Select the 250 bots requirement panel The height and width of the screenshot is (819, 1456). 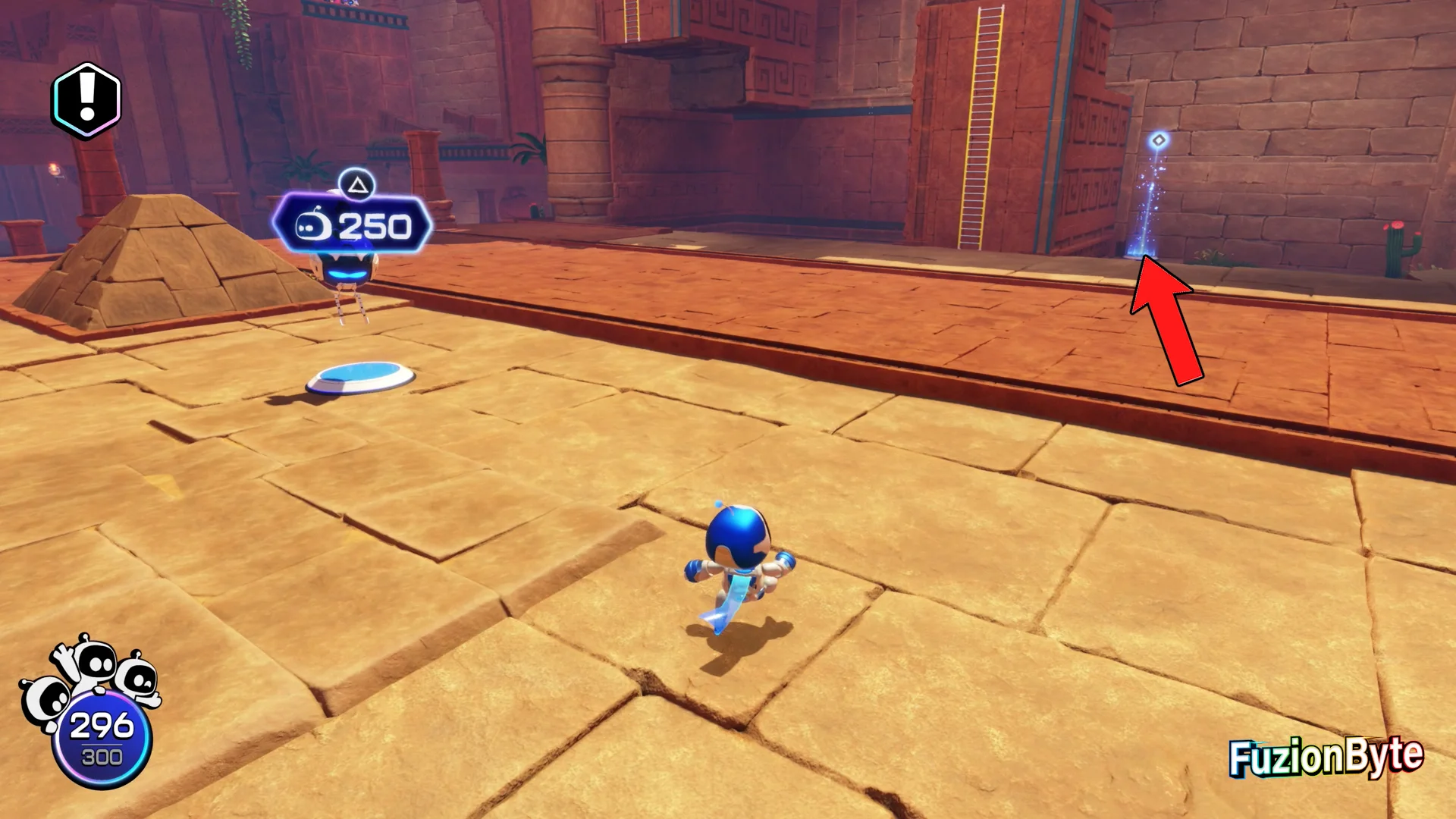353,225
